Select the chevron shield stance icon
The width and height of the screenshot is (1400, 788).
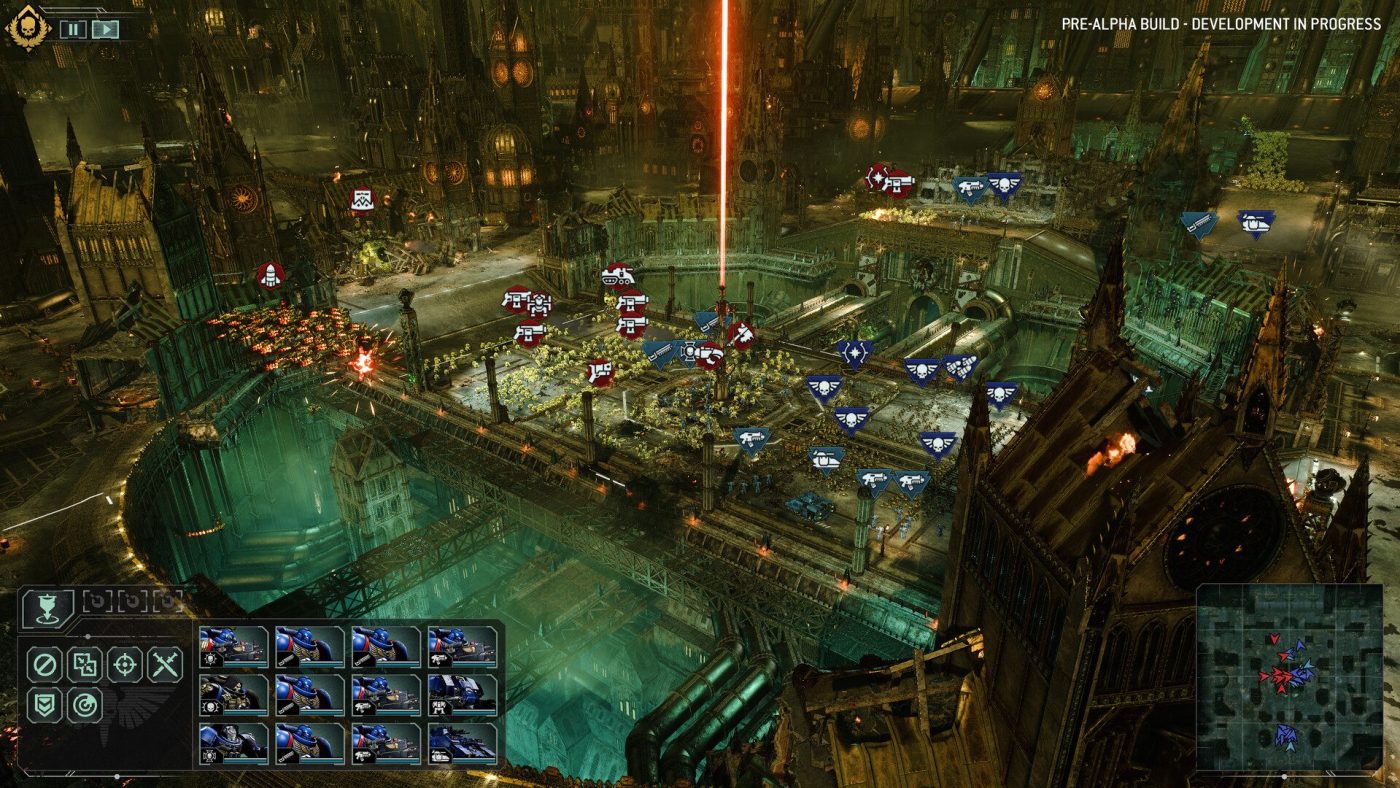(x=43, y=703)
